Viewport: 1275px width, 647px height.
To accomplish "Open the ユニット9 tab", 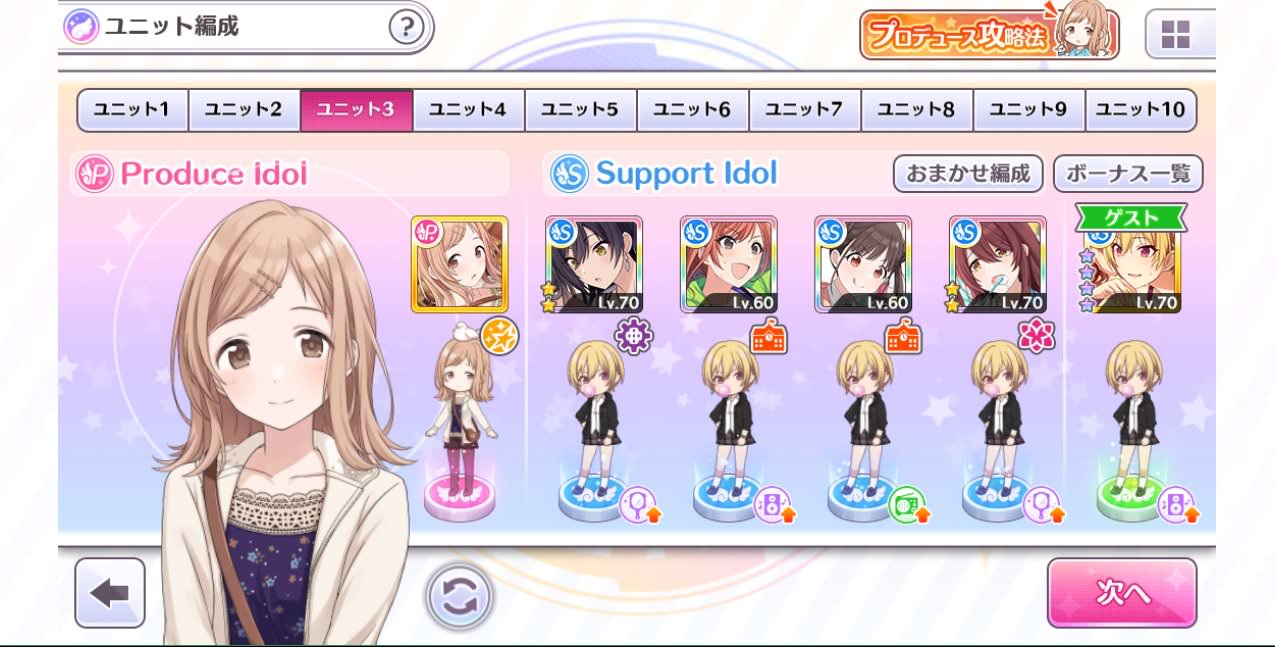I will 1028,110.
